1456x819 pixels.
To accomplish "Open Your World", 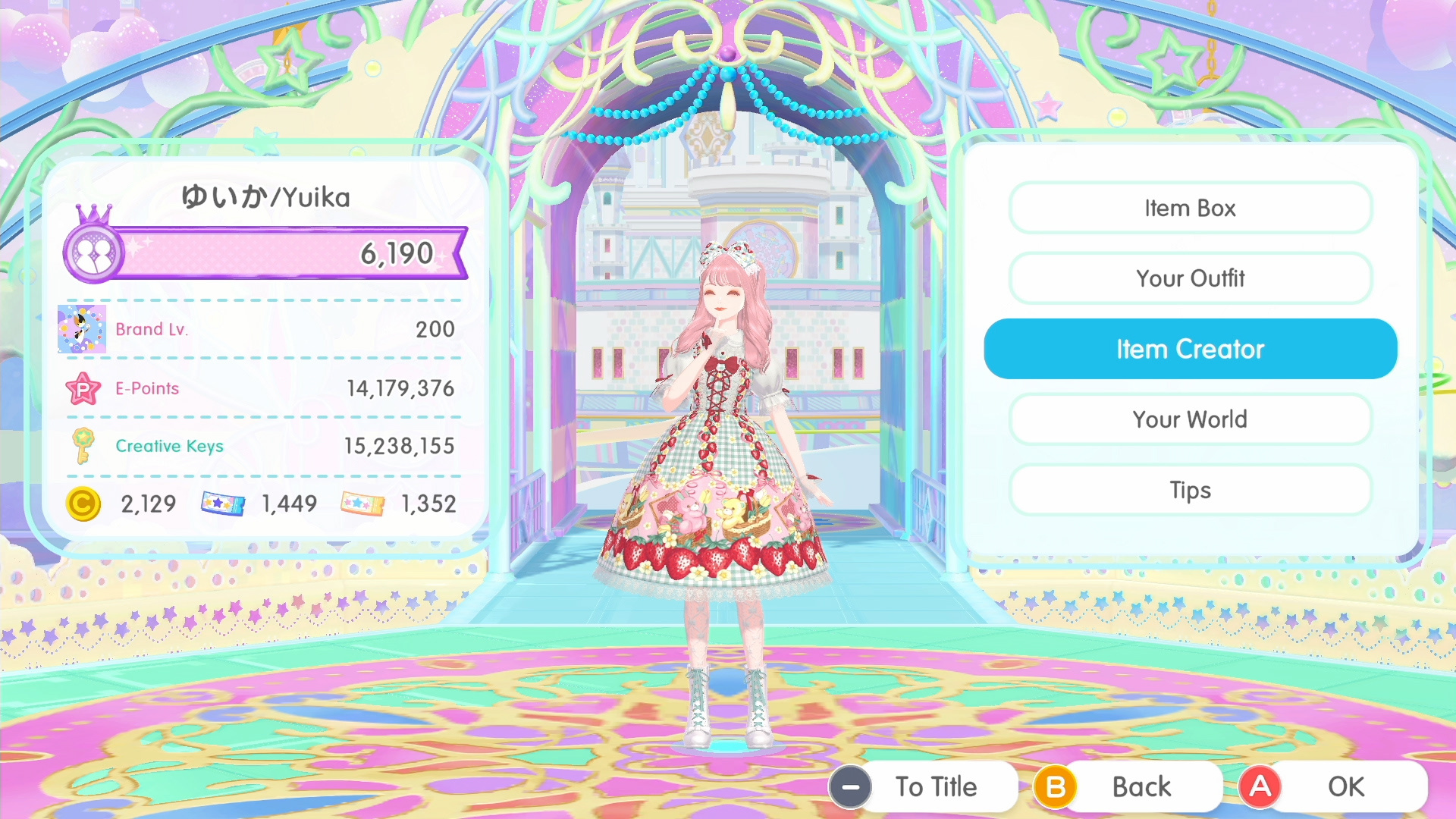I will pos(1190,419).
